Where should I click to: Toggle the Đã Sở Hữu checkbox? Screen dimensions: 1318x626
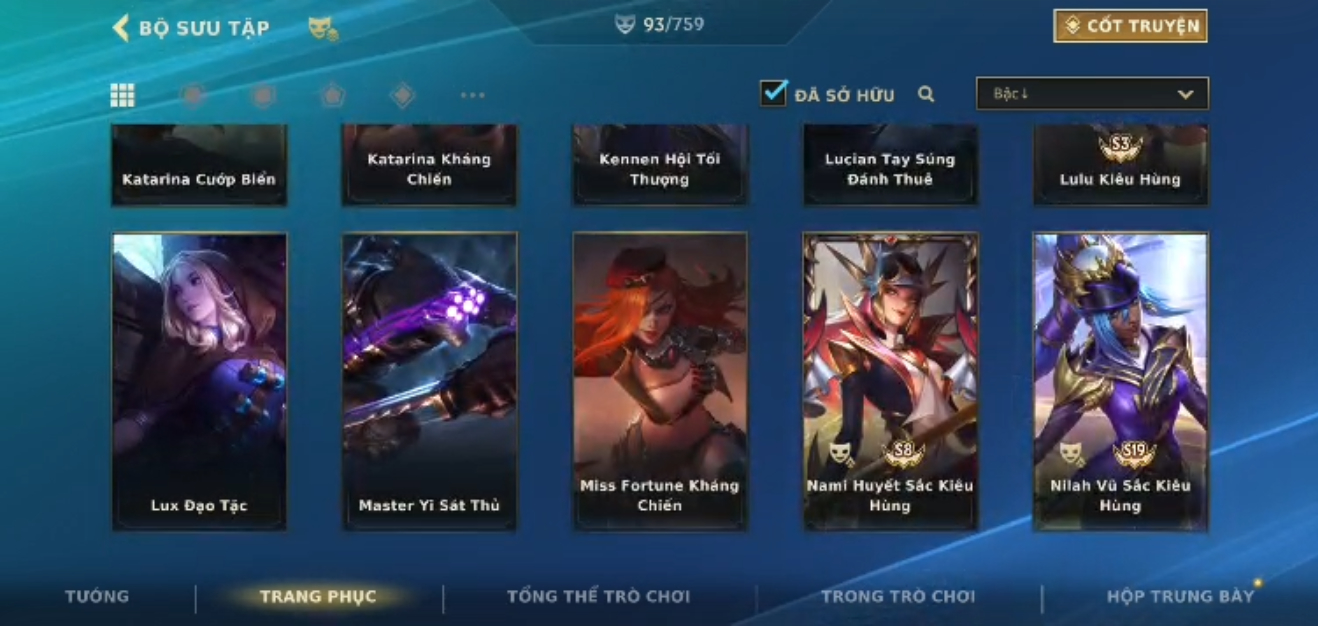tap(773, 94)
